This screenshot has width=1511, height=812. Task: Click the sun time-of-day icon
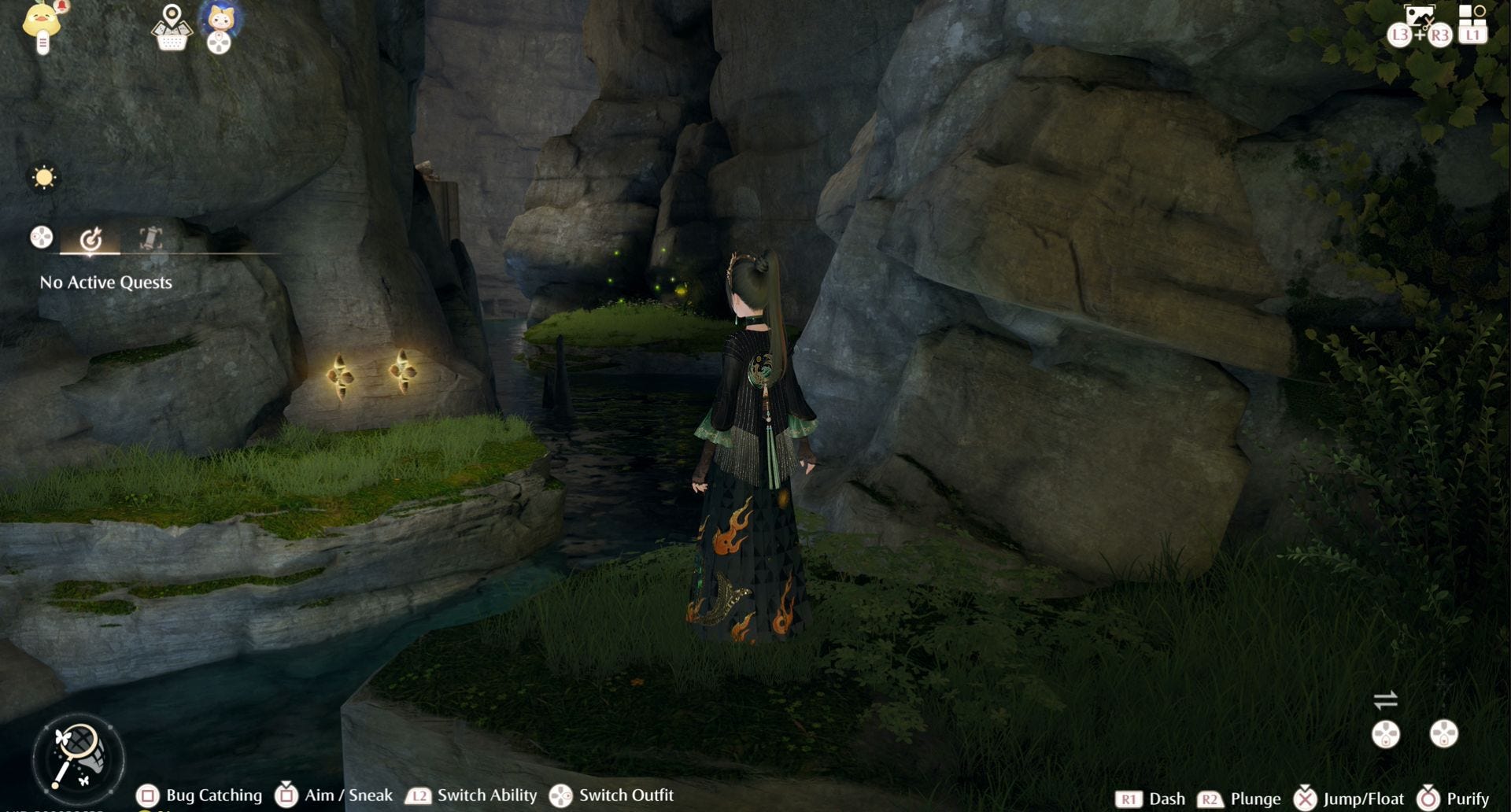pyautogui.click(x=44, y=177)
